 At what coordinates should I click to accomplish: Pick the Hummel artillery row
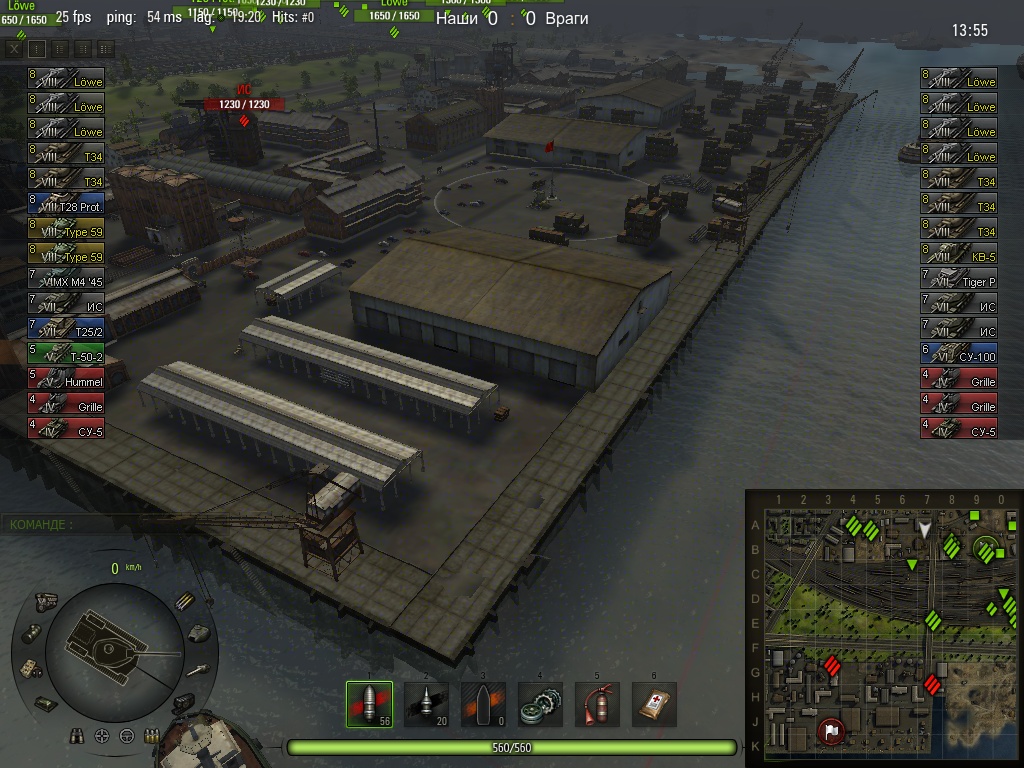click(x=66, y=381)
